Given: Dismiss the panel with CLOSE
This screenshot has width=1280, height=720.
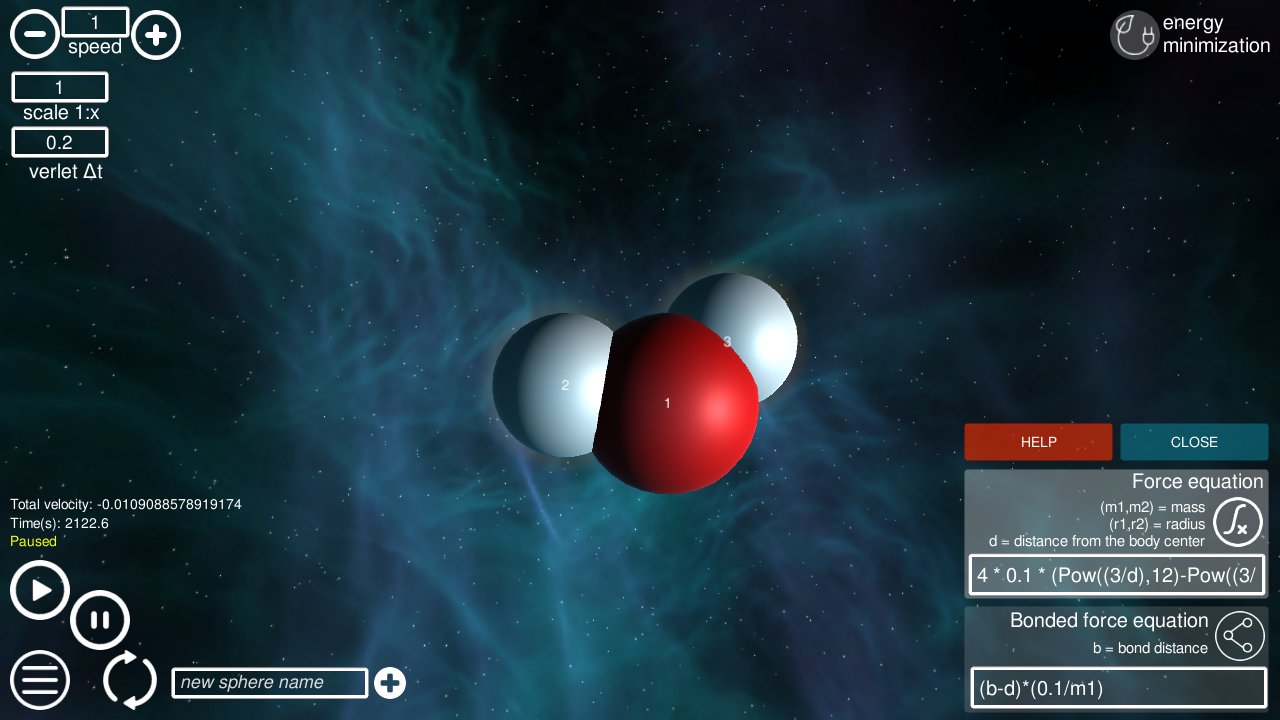Looking at the screenshot, I should [1194, 441].
